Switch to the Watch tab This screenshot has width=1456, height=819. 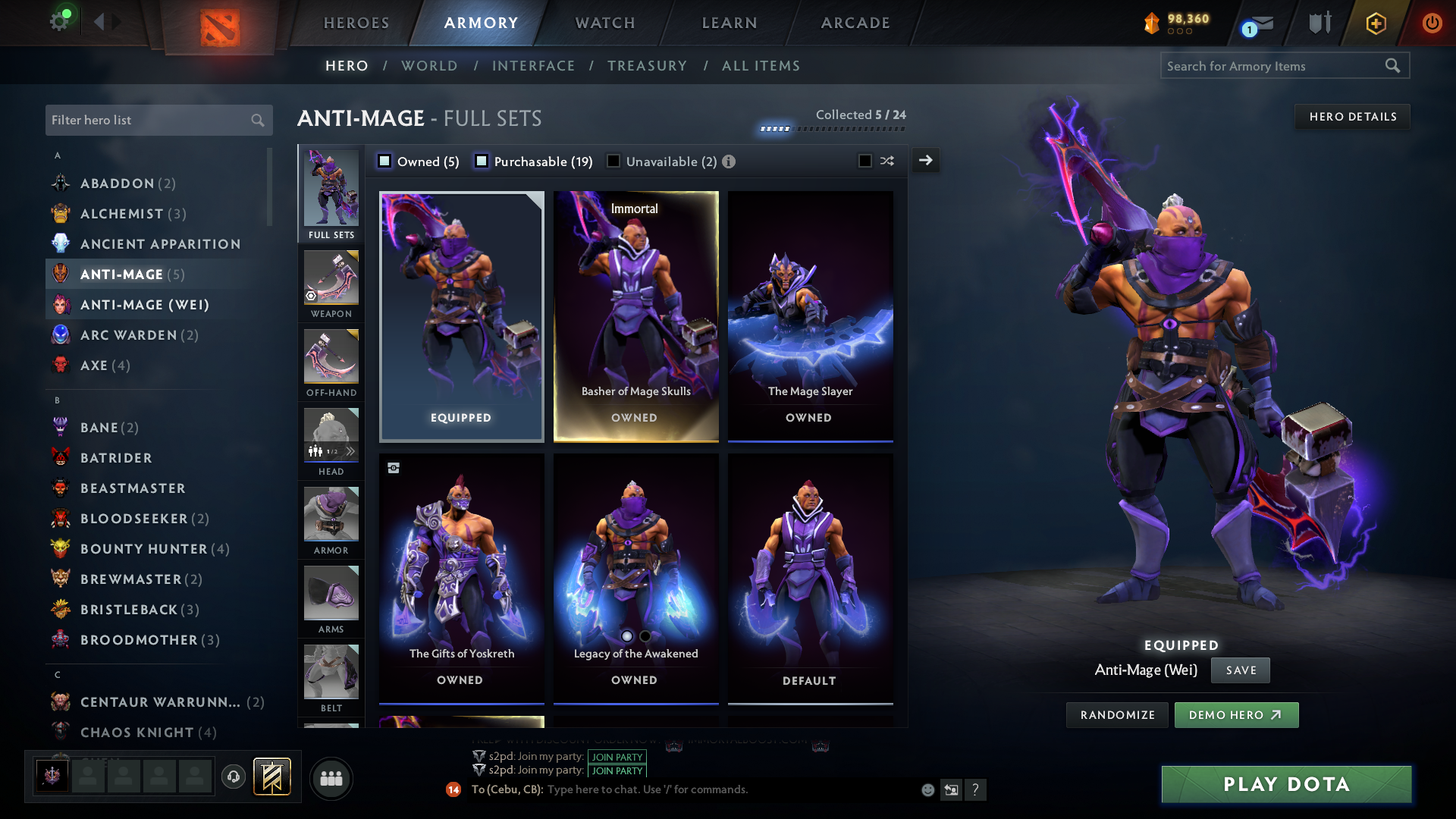click(x=605, y=23)
